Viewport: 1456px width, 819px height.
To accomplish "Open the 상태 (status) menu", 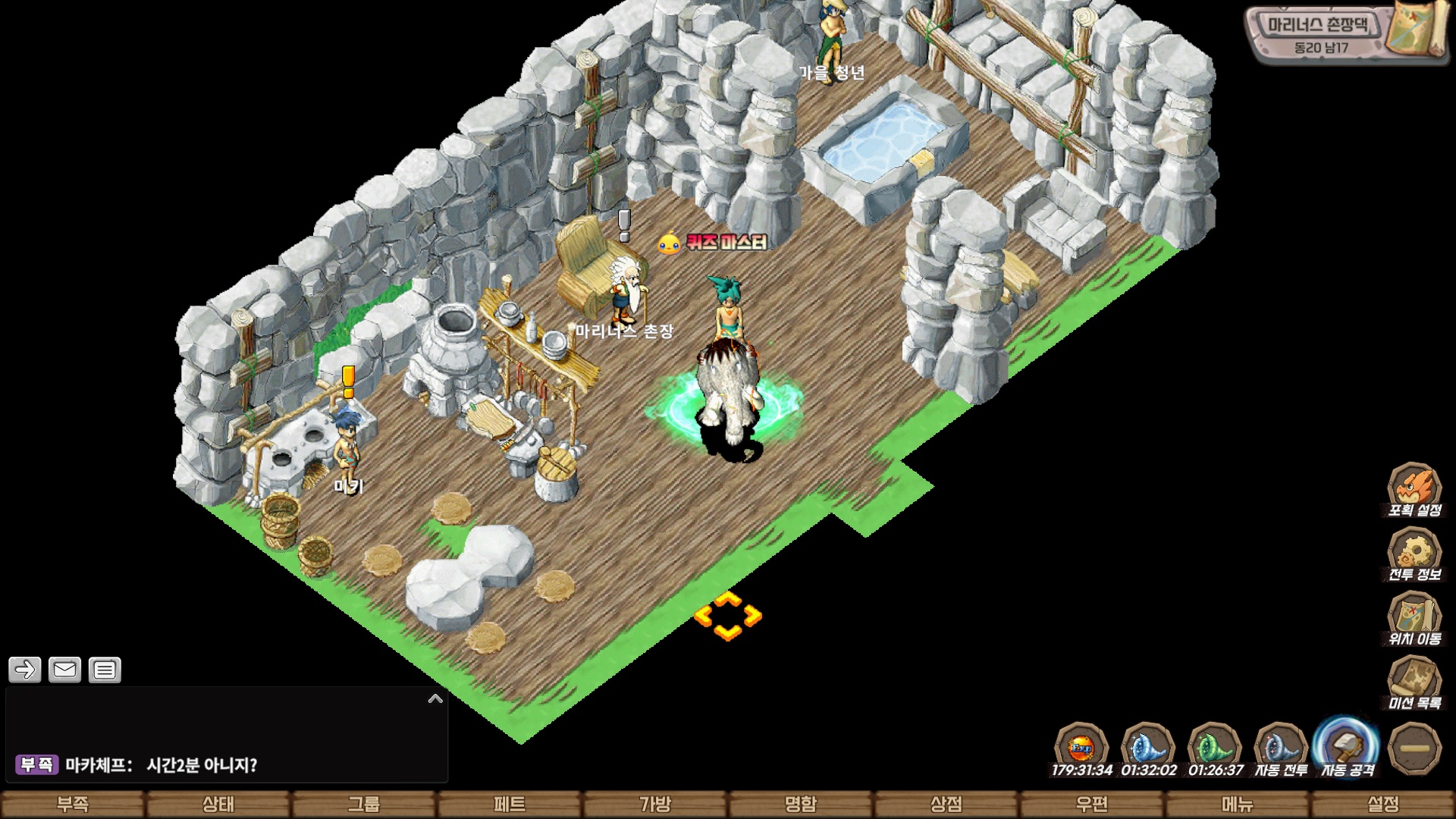I will 218,804.
